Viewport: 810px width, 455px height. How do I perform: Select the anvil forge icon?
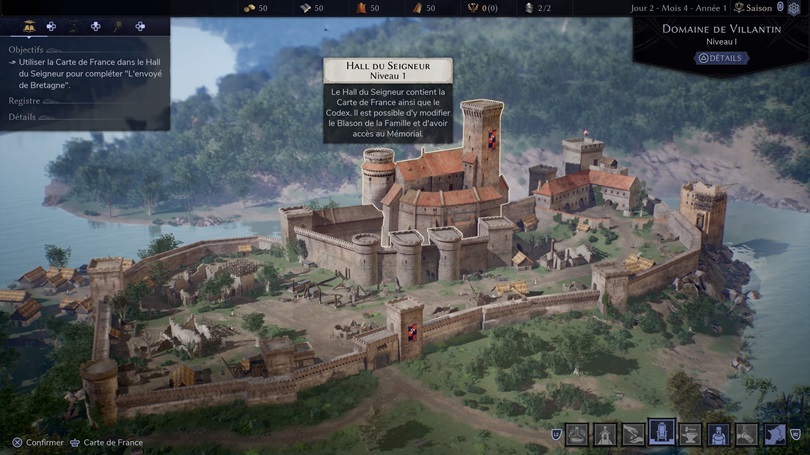pos(690,434)
